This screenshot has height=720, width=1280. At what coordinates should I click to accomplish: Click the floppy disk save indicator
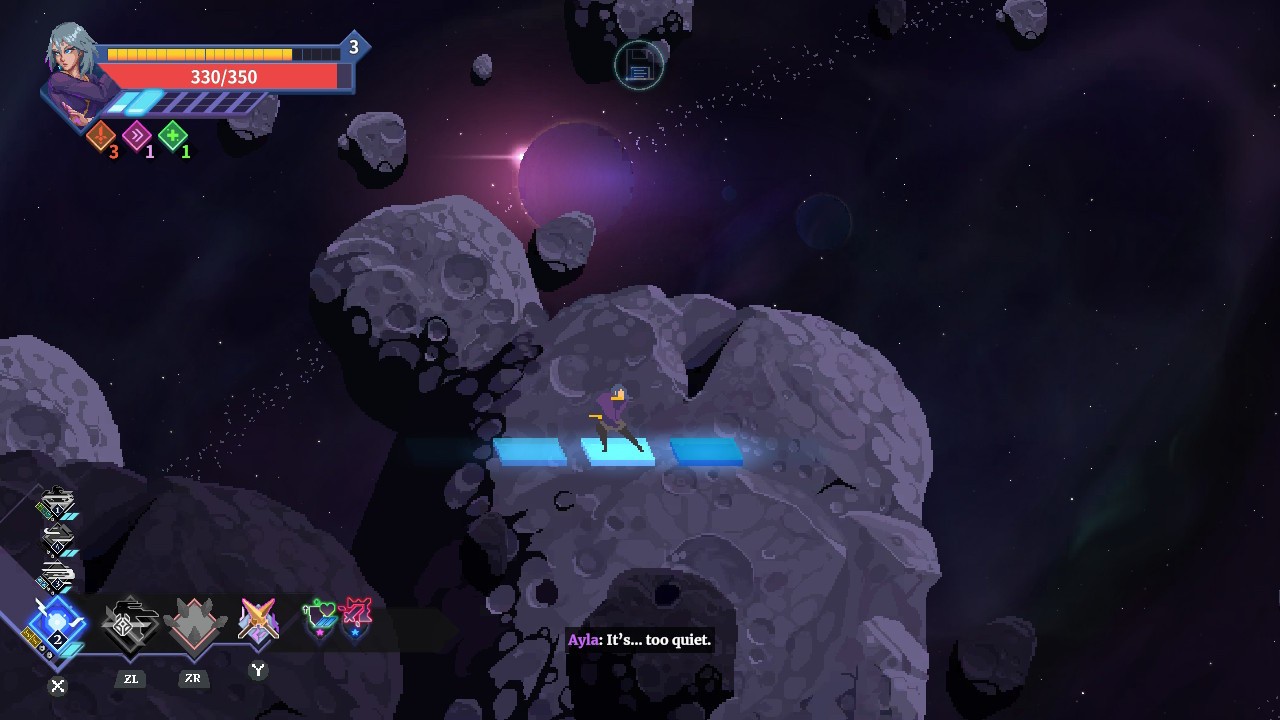[x=639, y=66]
